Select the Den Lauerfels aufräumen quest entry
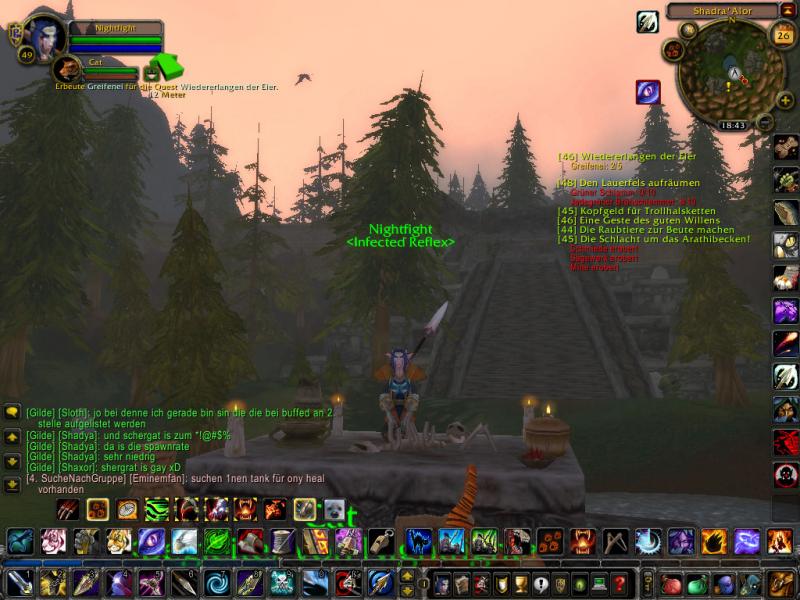Viewport: 800px width, 600px height. click(629, 184)
